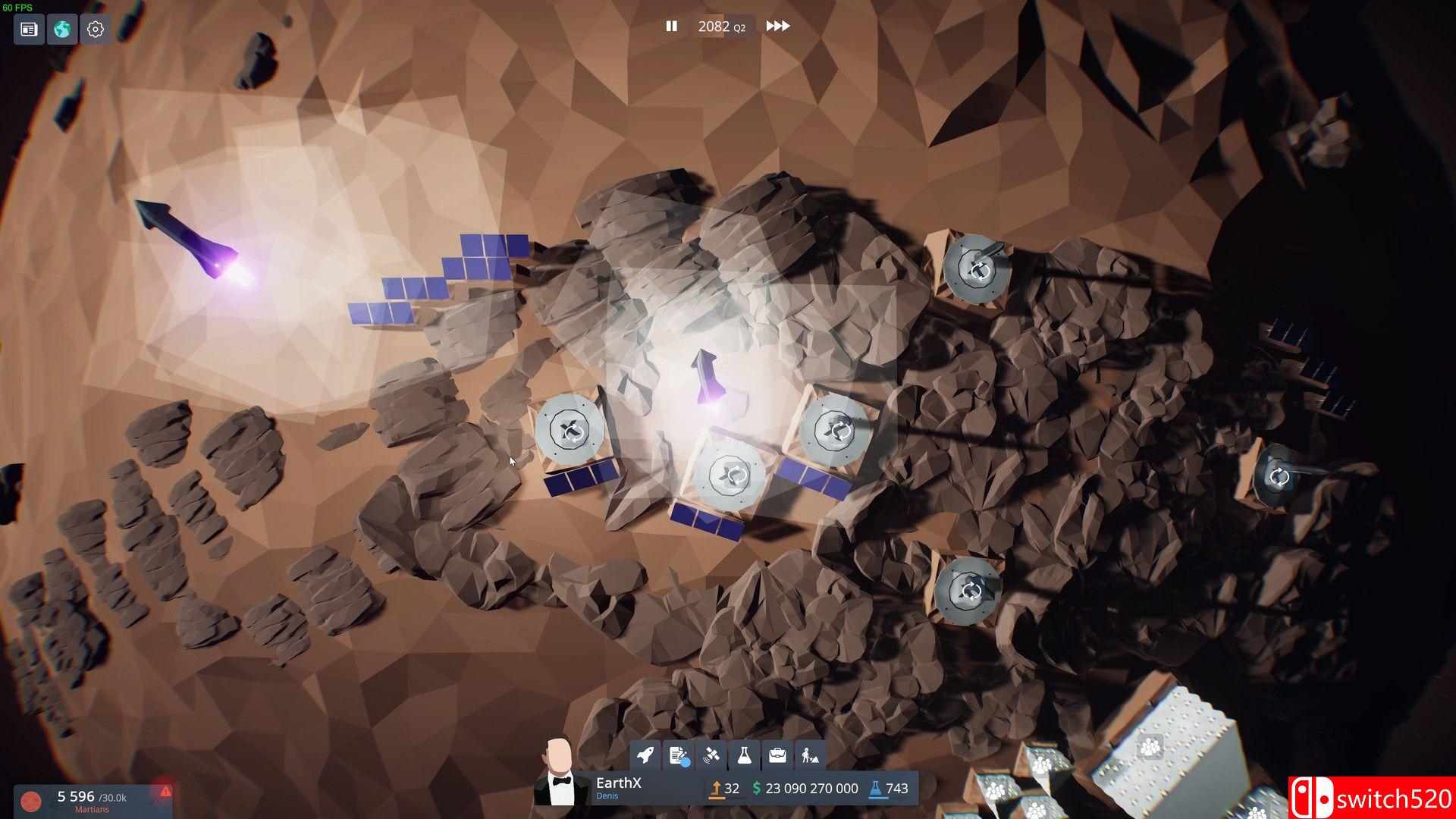Open the construction worker panel
This screenshot has width=1456, height=819.
tap(810, 755)
